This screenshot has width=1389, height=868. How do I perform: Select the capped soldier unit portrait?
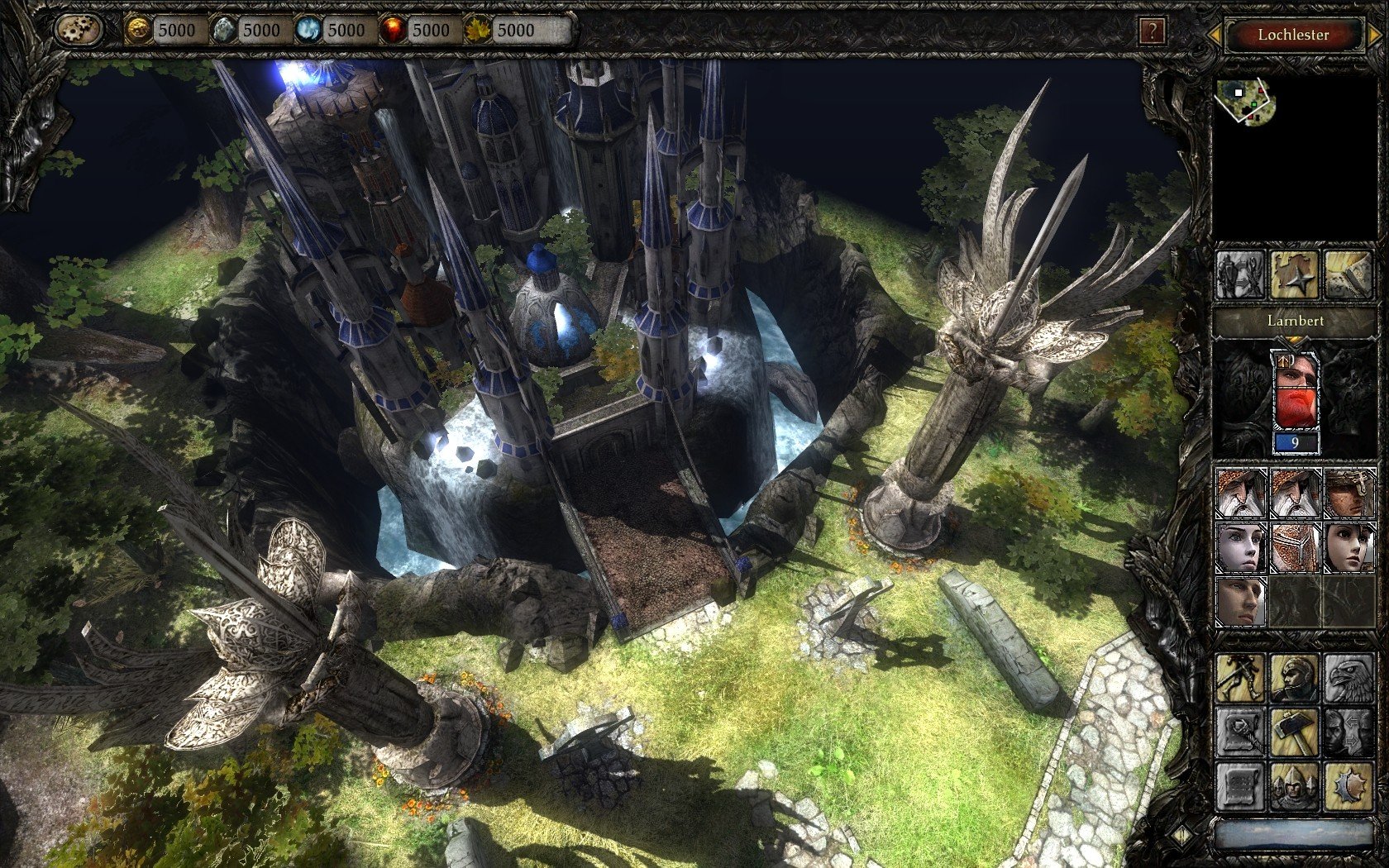(1348, 494)
